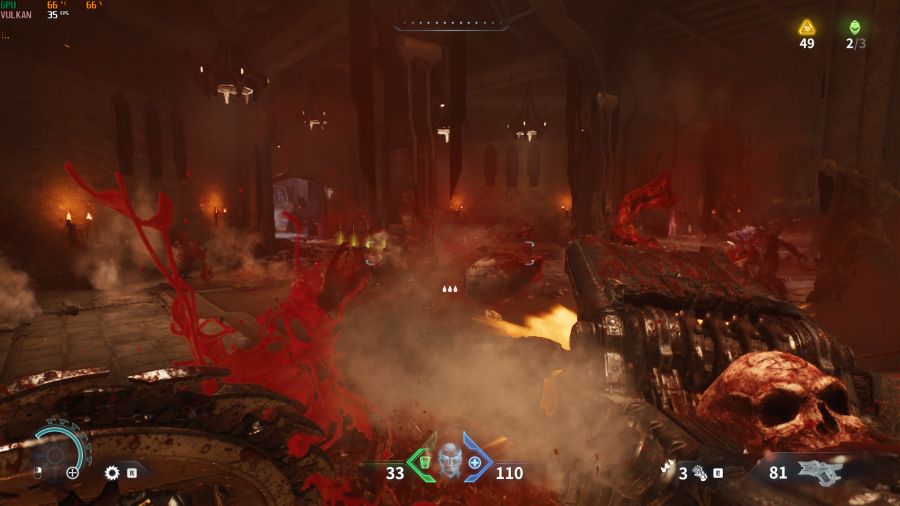Image resolution: width=900 pixels, height=506 pixels.
Task: Click the compass bar at the top
Action: point(452,24)
